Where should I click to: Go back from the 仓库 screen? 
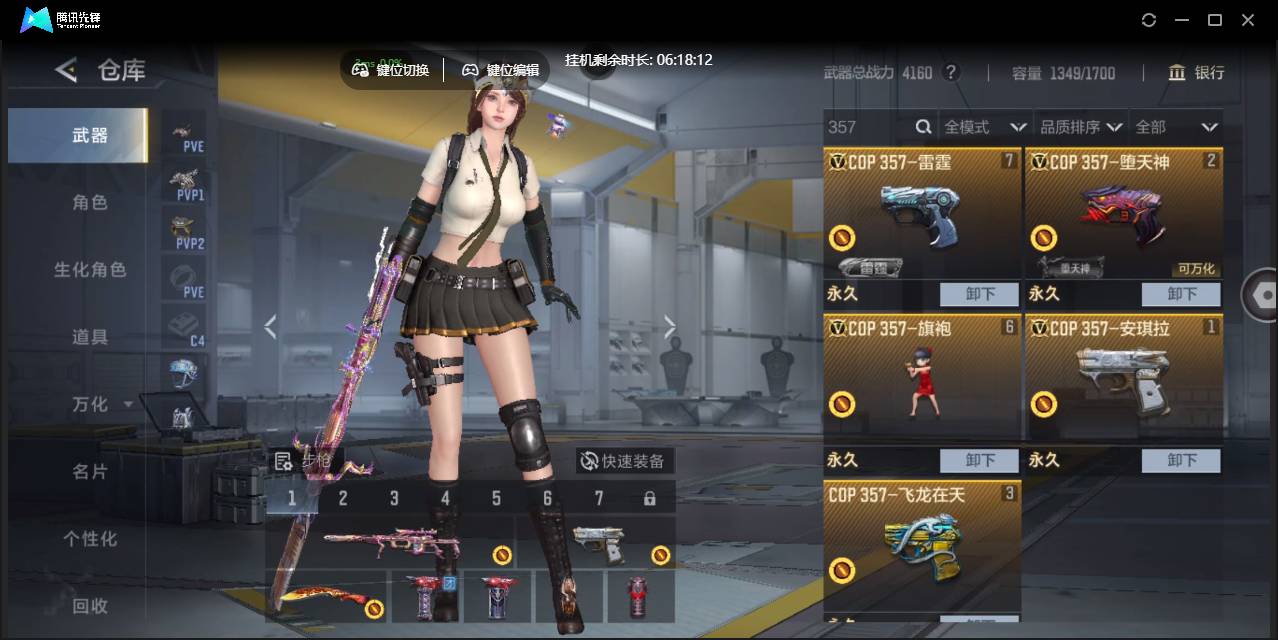pyautogui.click(x=66, y=70)
